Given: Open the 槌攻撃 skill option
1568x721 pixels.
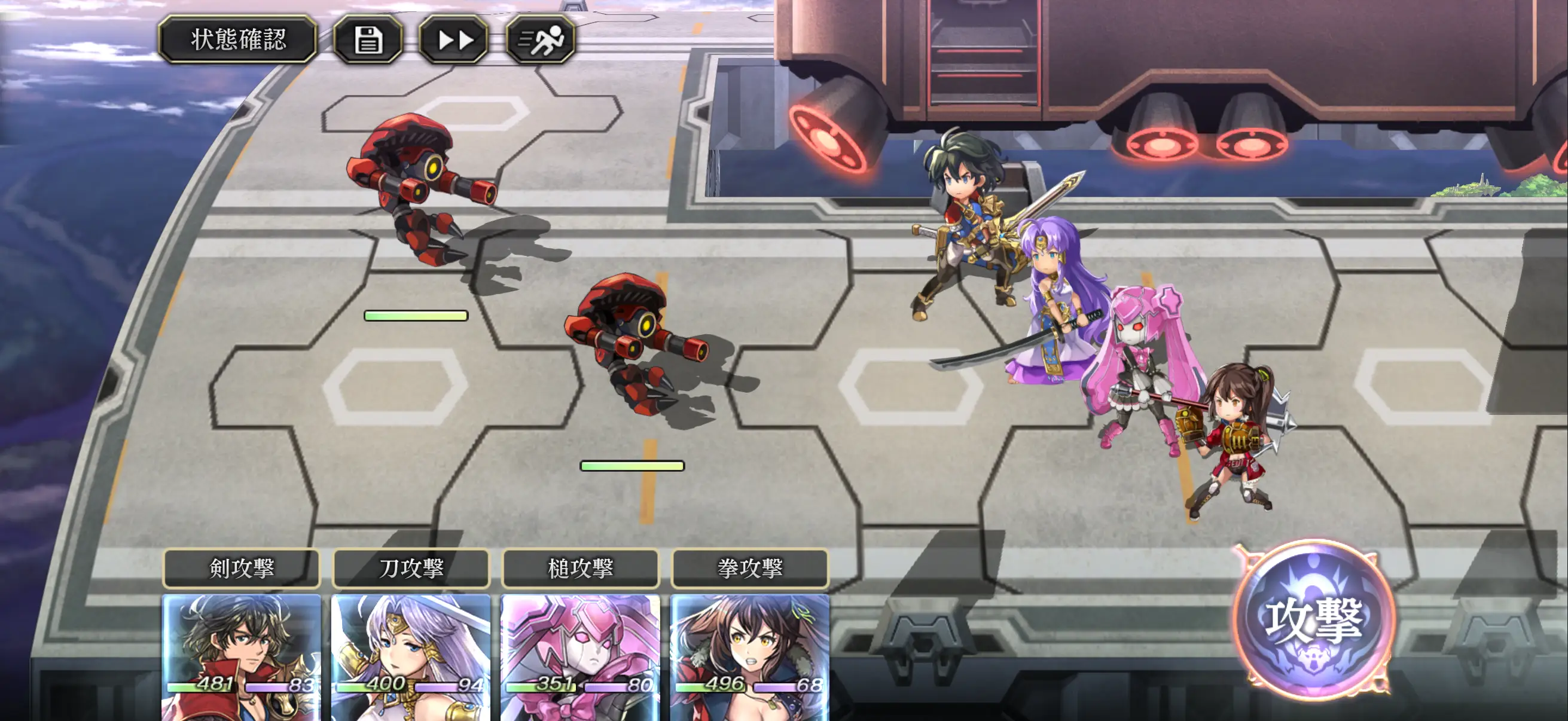Looking at the screenshot, I should tap(579, 569).
